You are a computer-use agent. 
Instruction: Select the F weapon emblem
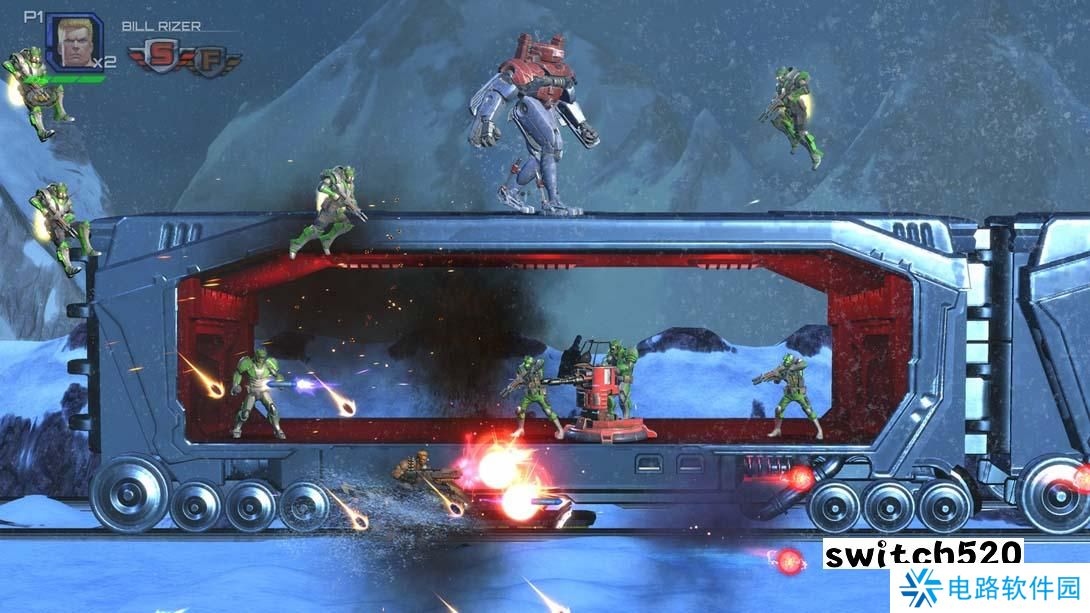pyautogui.click(x=207, y=59)
